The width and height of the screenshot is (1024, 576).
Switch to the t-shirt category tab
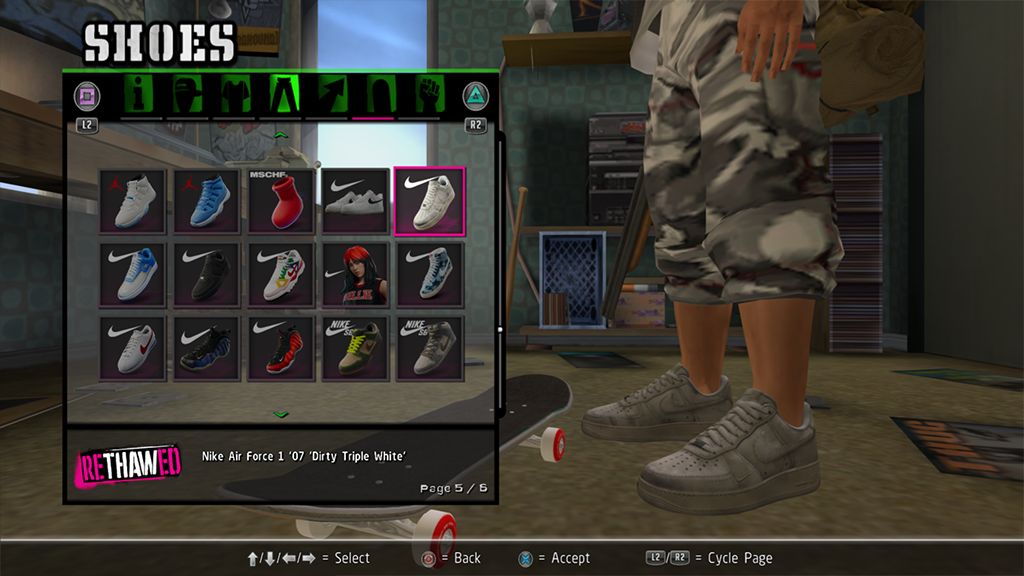click(233, 95)
